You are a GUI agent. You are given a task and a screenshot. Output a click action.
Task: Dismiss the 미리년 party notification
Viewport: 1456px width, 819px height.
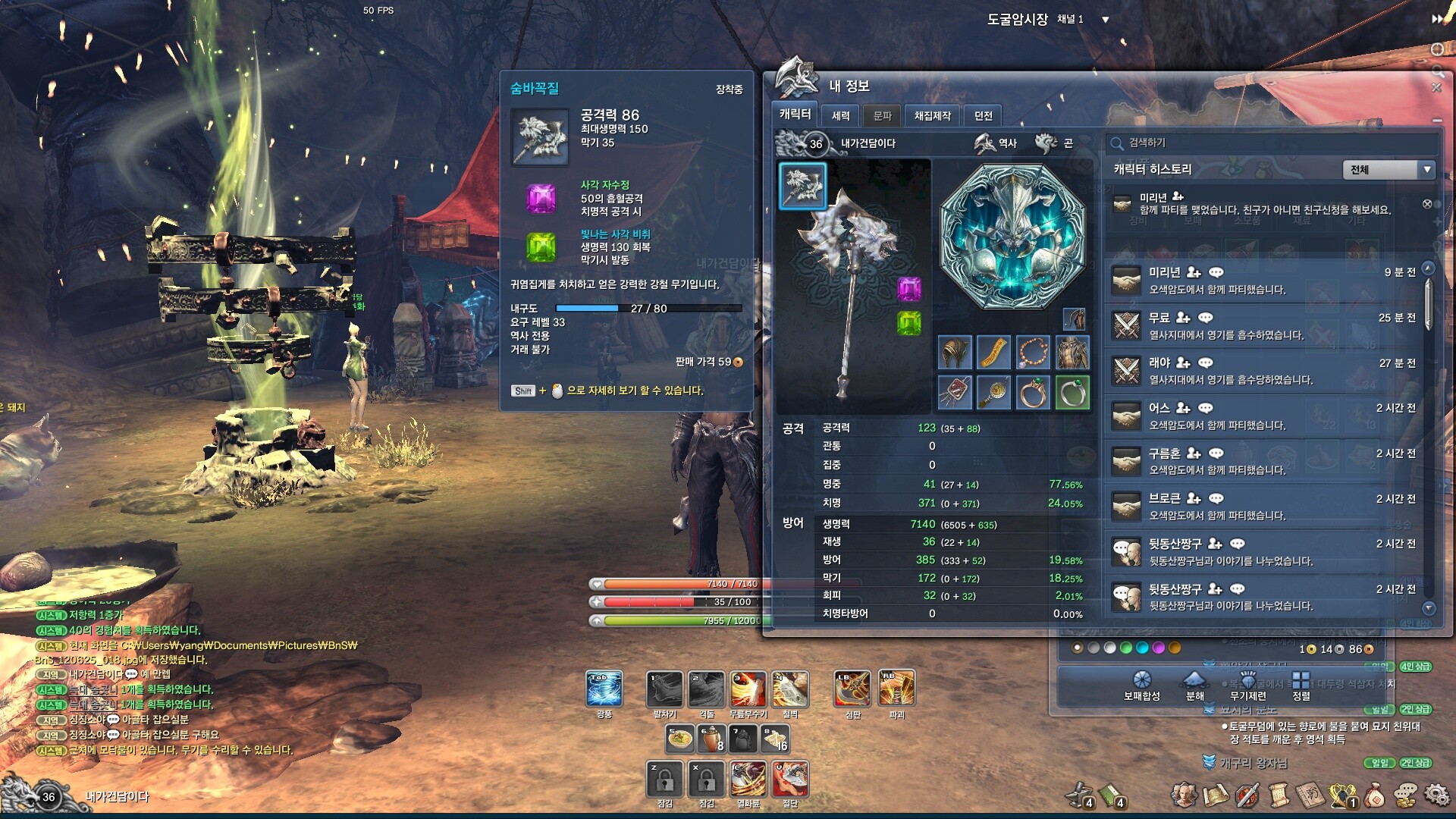pos(1427,204)
